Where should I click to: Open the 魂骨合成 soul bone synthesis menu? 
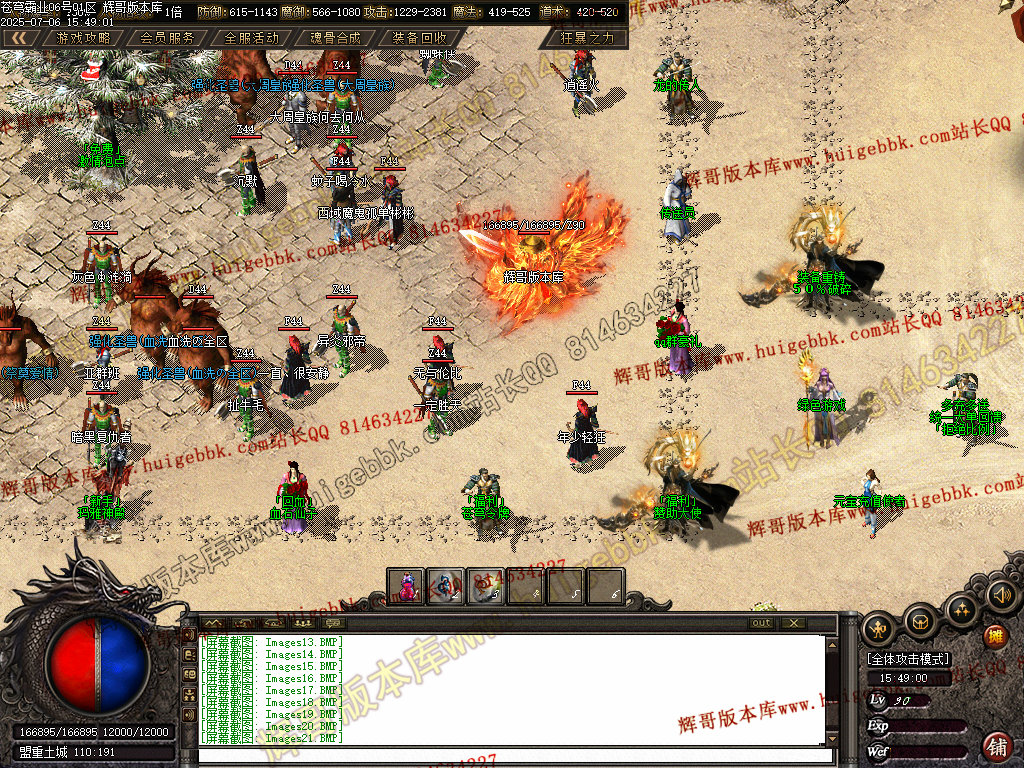[335, 38]
